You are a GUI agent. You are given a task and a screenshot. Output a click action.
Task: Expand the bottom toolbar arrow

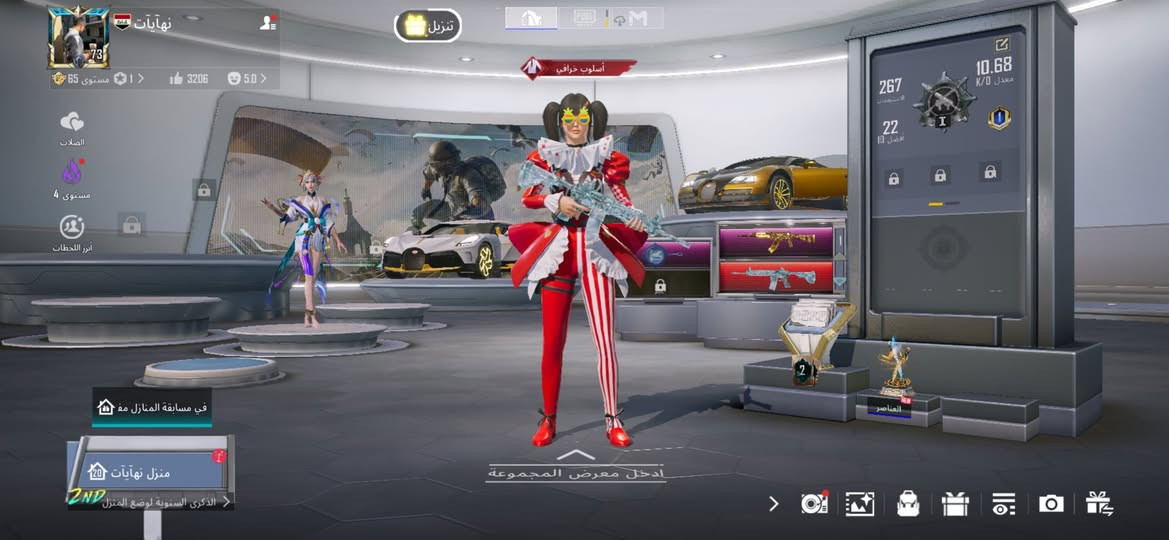[773, 503]
